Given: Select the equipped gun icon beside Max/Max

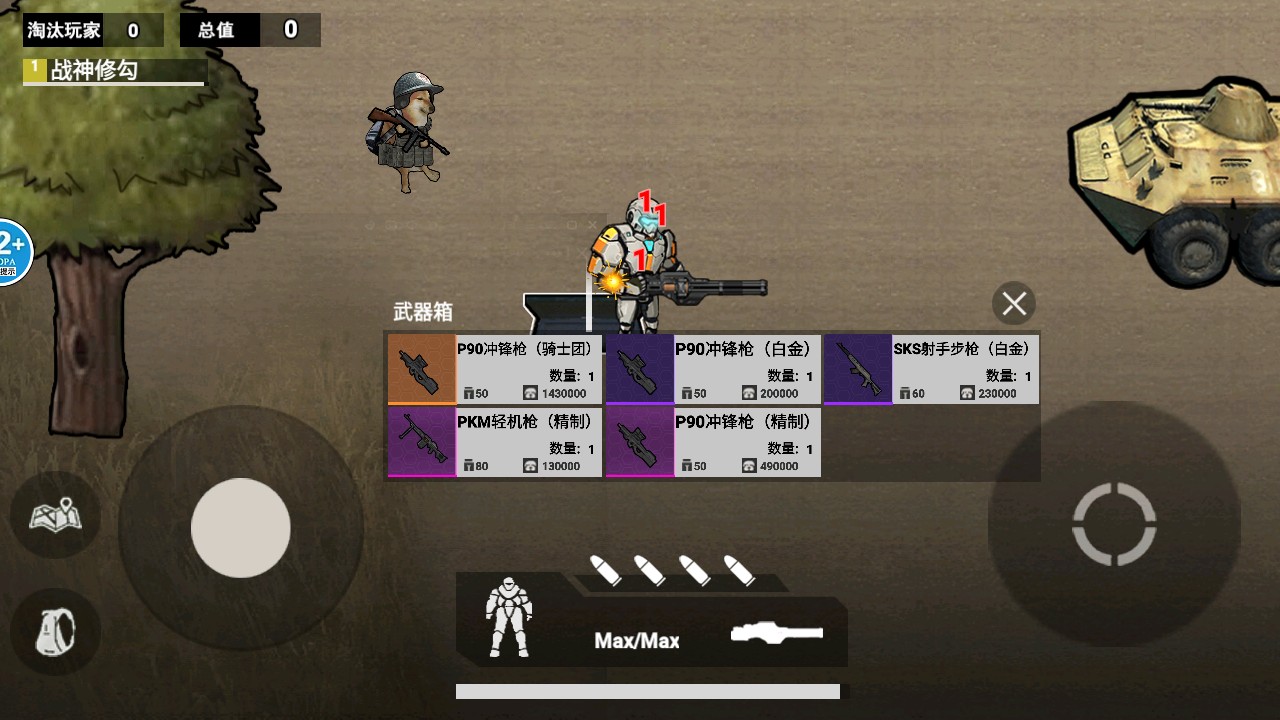Looking at the screenshot, I should pos(777,632).
